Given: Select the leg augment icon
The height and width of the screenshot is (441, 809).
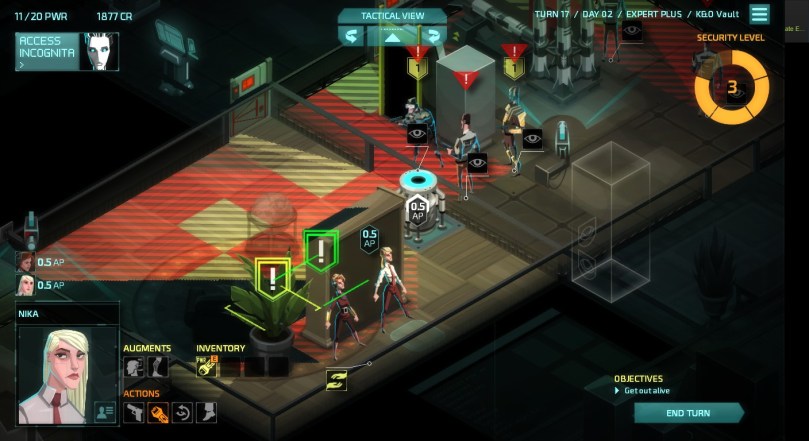Looking at the screenshot, I should (157, 367).
